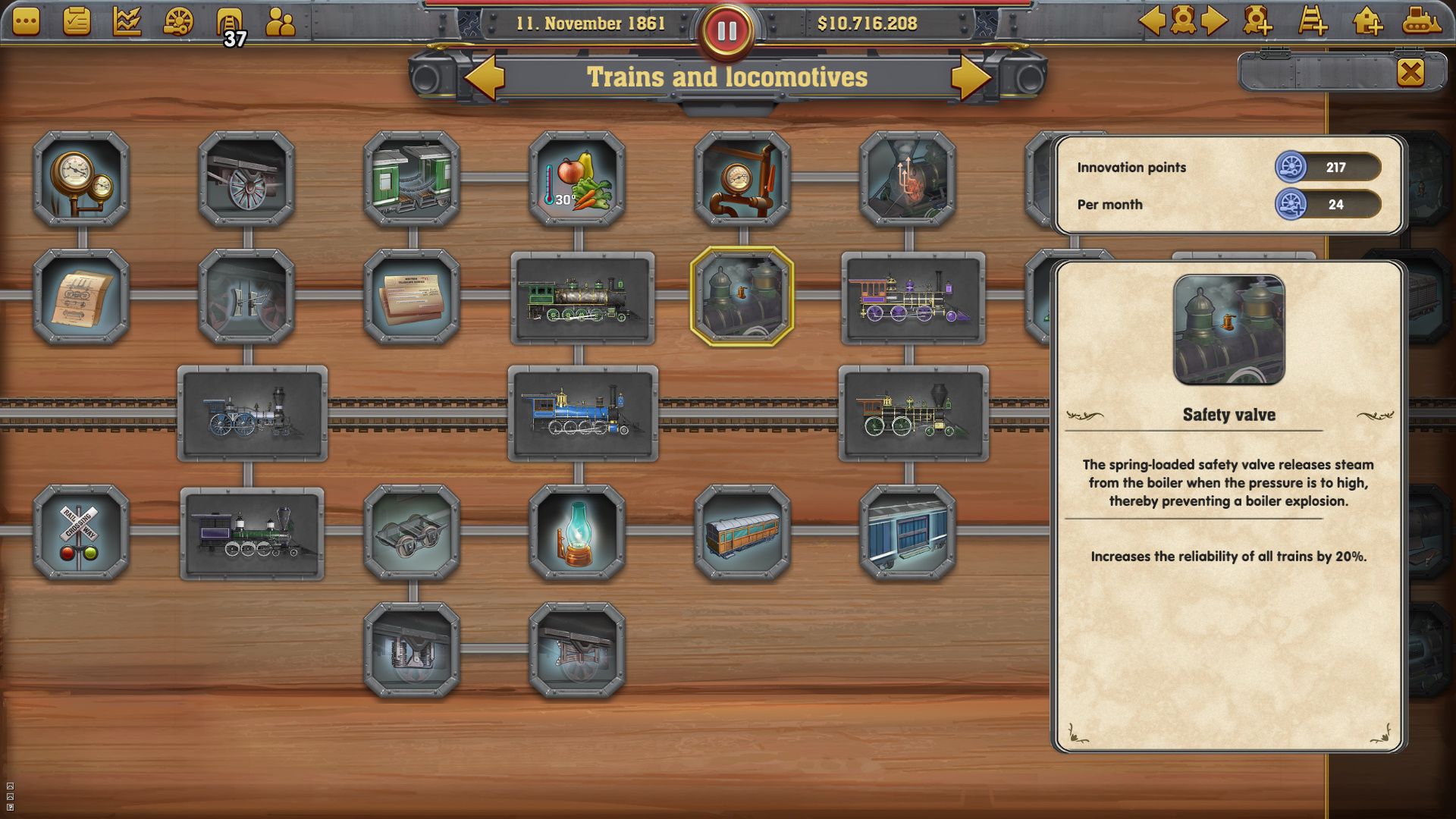
Task: Select the purple locomotive research node
Action: [x=913, y=297]
